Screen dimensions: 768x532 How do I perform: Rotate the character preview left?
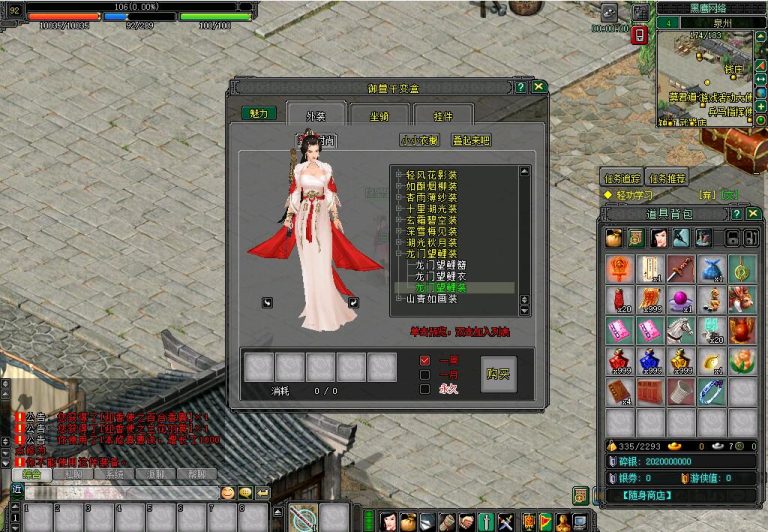click(267, 302)
